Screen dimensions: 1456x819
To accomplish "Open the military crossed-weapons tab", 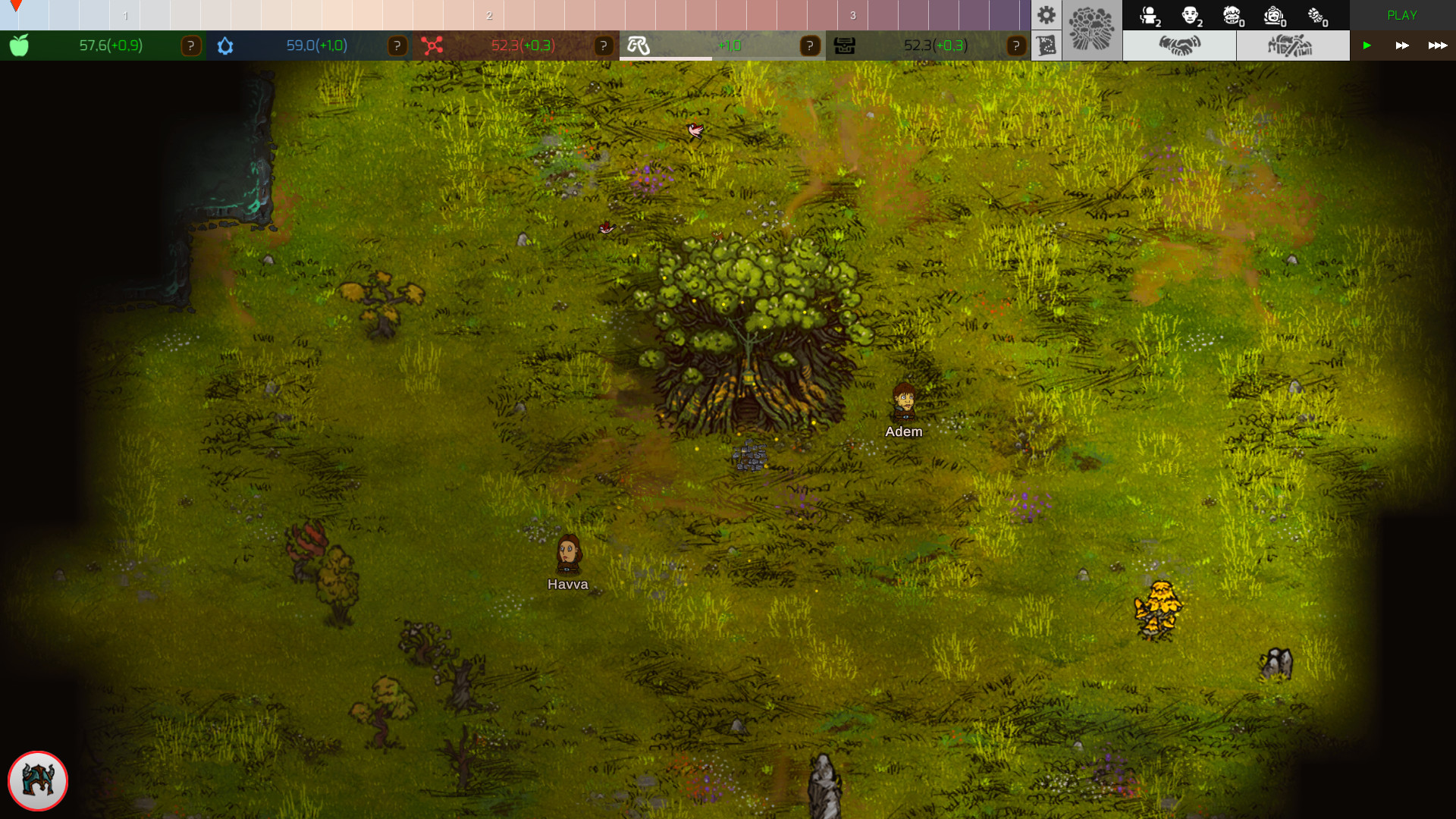I will [x=1292, y=45].
